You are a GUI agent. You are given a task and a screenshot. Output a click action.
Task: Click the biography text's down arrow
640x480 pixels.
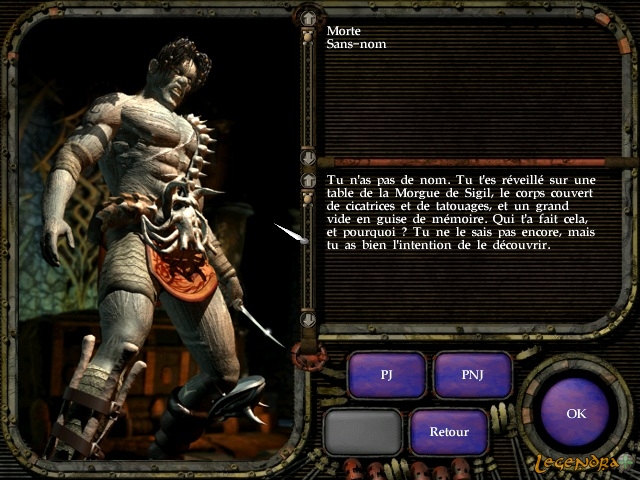(308, 320)
